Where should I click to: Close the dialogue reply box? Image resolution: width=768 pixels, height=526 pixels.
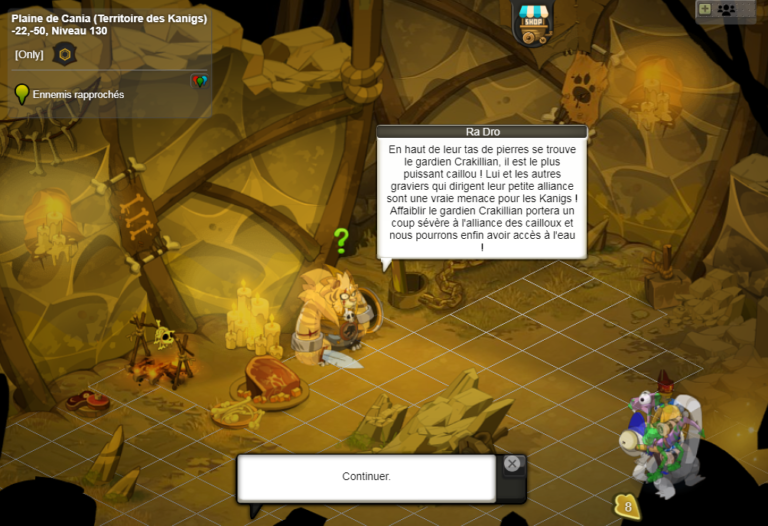point(512,464)
